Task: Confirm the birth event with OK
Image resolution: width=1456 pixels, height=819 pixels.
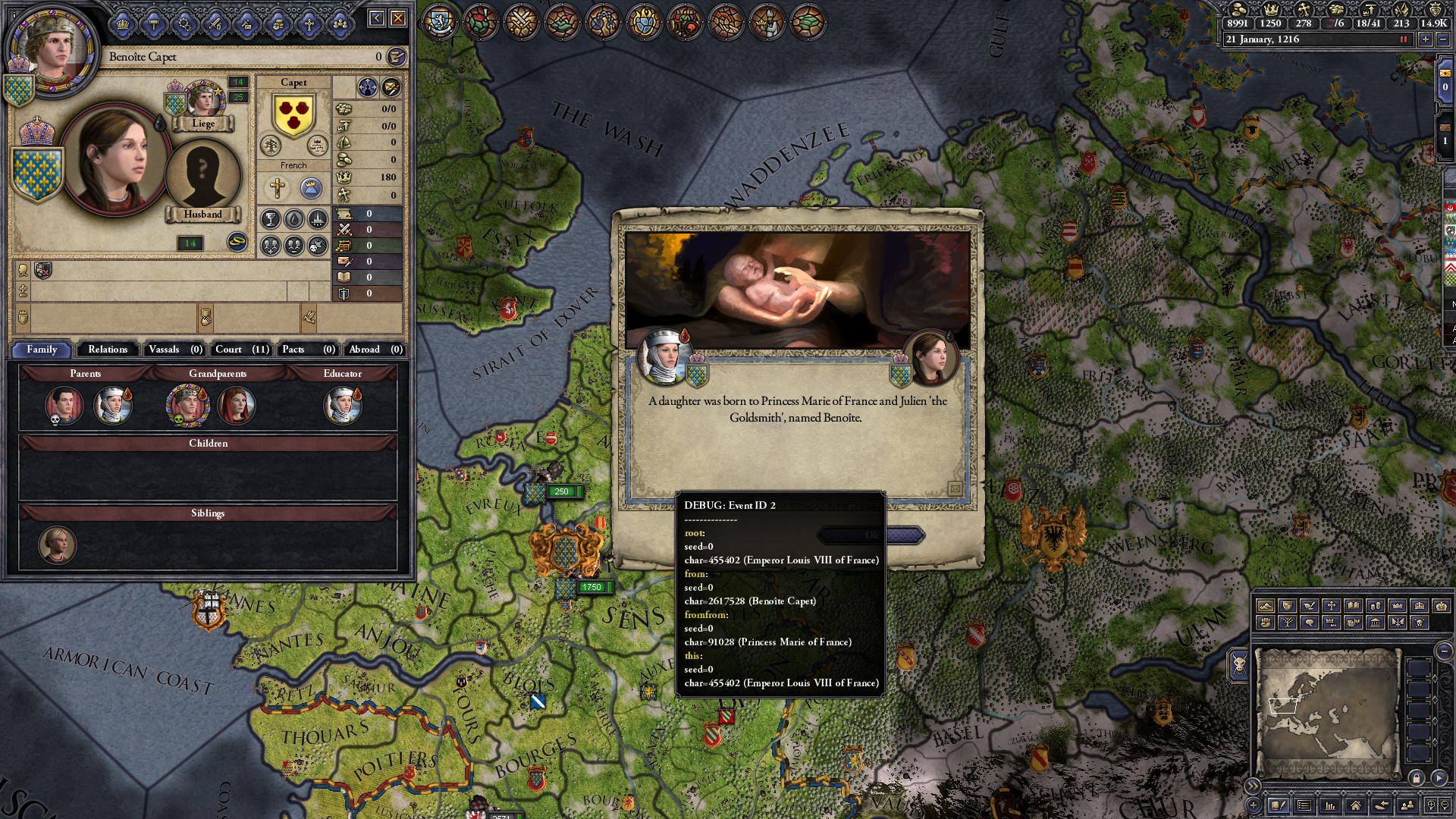Action: pyautogui.click(x=871, y=535)
